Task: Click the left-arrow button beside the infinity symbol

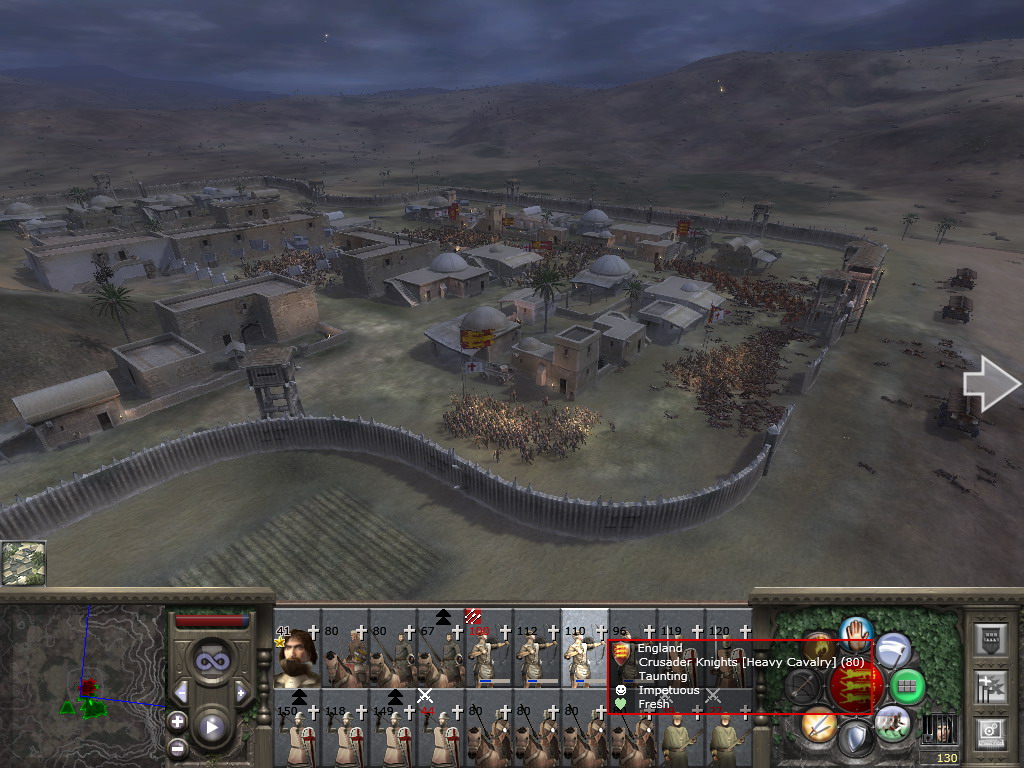Action: [x=181, y=692]
